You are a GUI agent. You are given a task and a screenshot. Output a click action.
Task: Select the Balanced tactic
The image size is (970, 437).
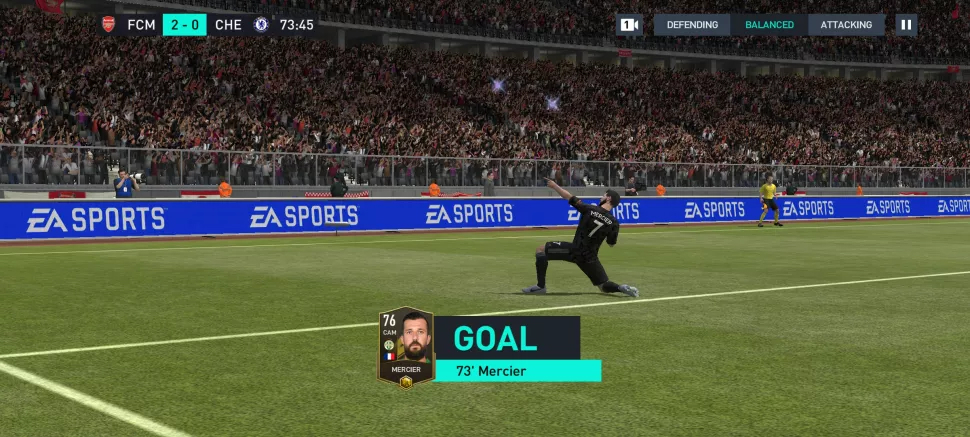[769, 25]
